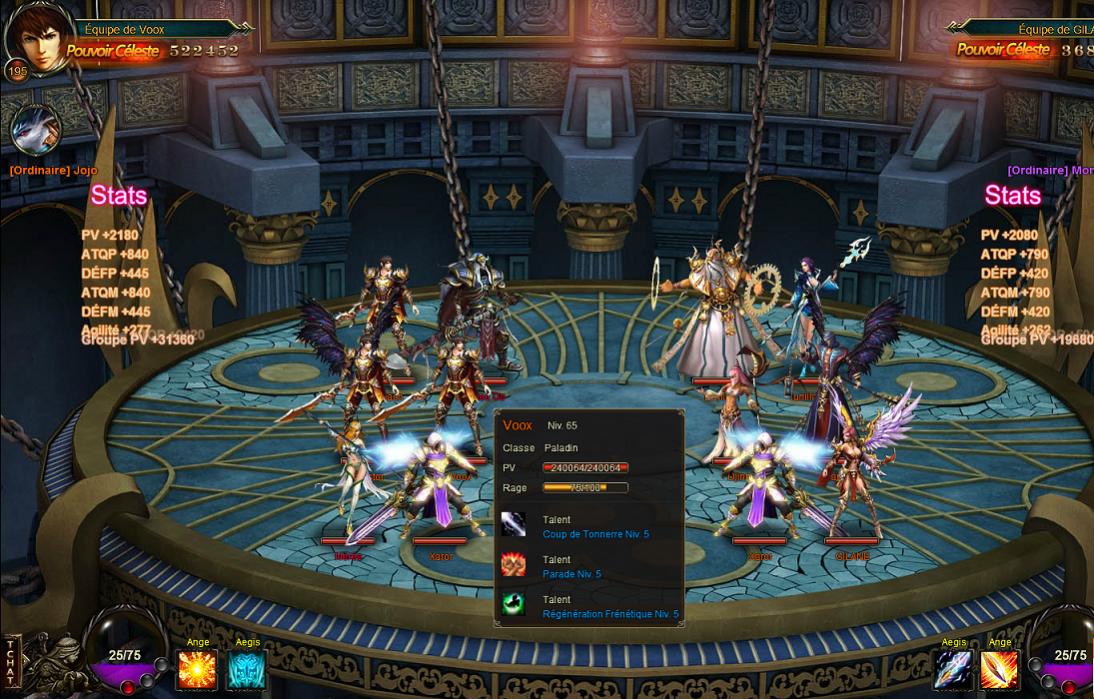Screen dimensions: 1094x699
Task: Use the right team's Aegis lightning spear skill
Action: click(952, 669)
